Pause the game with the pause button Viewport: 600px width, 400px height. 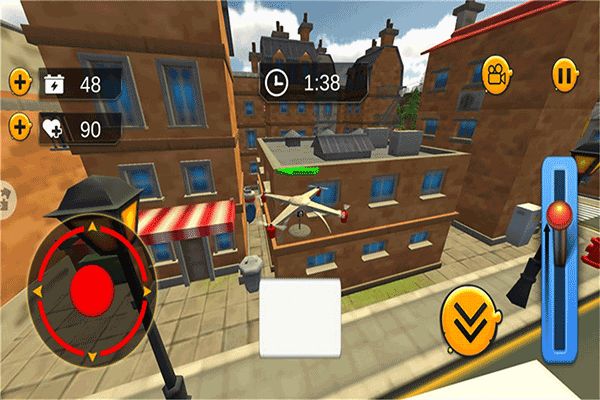pos(564,73)
